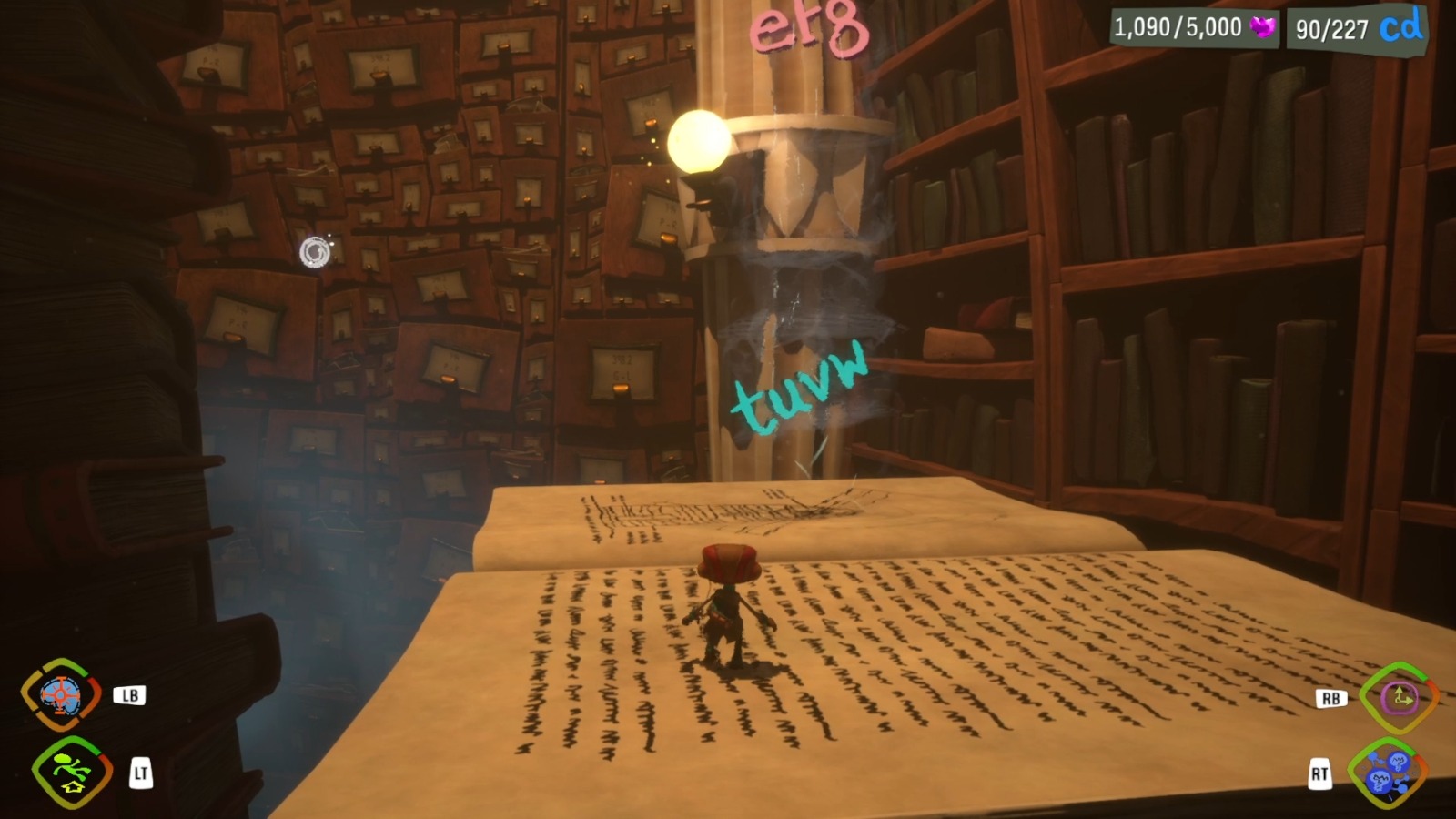Click the blue 'cd' figment icon
This screenshot has width=1456, height=819.
click(x=1401, y=26)
